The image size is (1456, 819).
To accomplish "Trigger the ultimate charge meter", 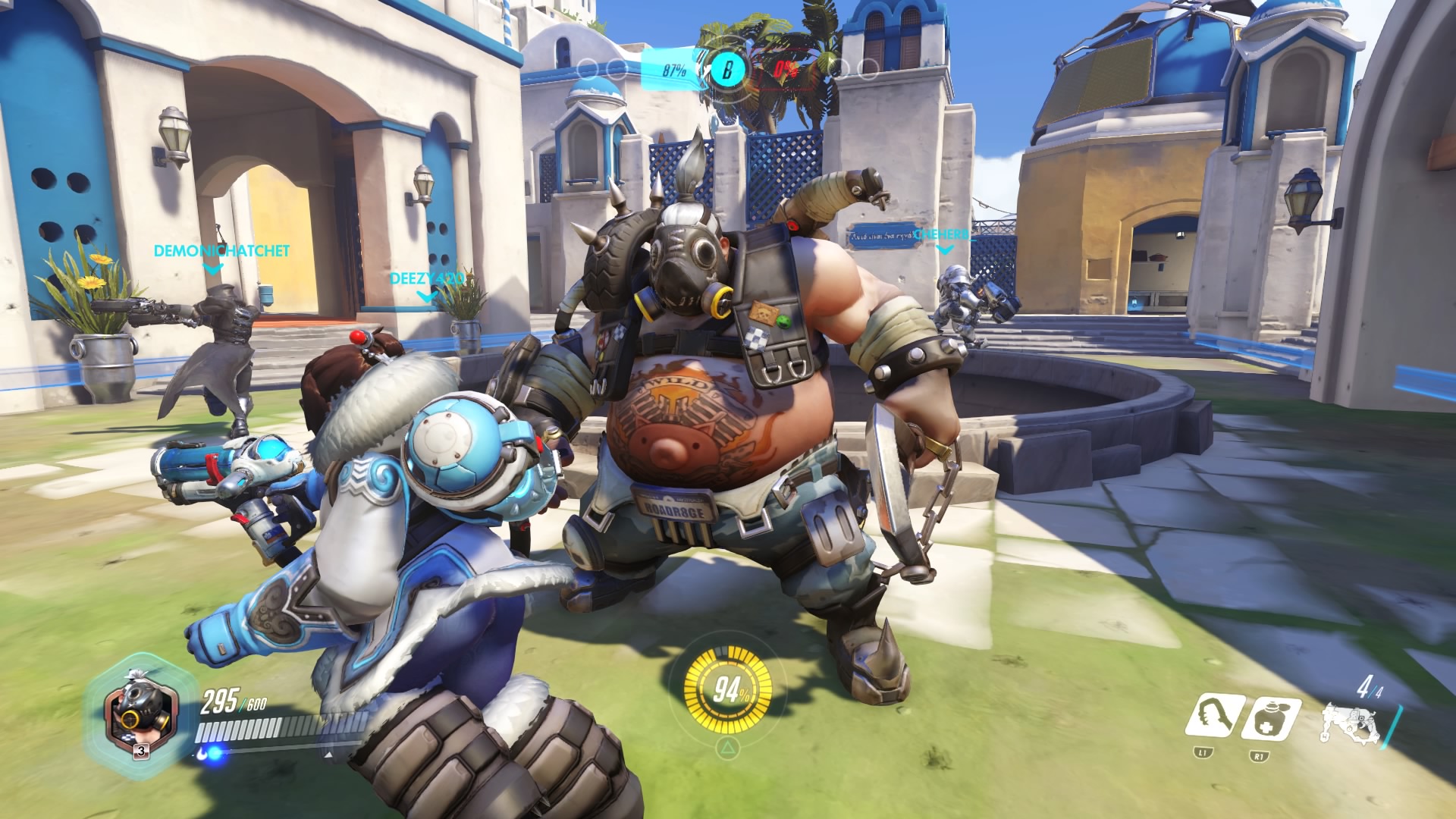I will (727, 690).
